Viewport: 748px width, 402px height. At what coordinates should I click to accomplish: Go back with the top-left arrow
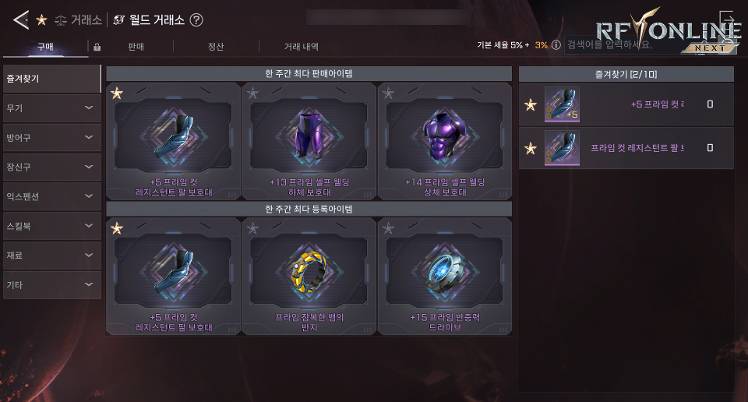coord(20,19)
